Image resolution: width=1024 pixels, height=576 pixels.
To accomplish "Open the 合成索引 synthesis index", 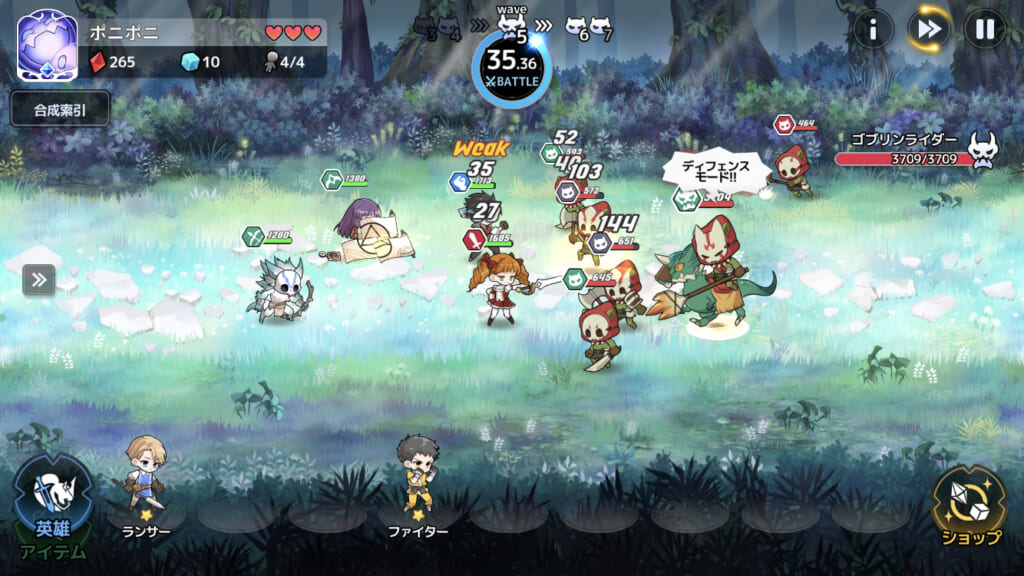I will (x=60, y=109).
